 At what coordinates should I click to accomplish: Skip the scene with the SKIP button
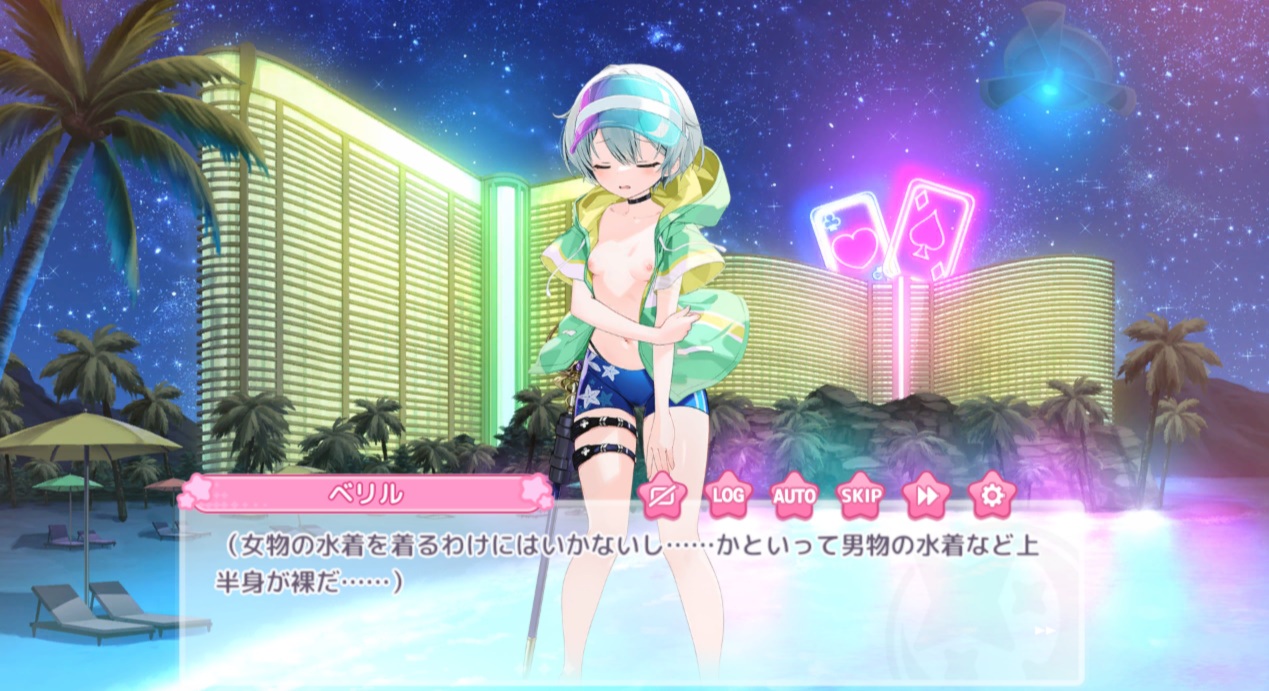(x=860, y=495)
